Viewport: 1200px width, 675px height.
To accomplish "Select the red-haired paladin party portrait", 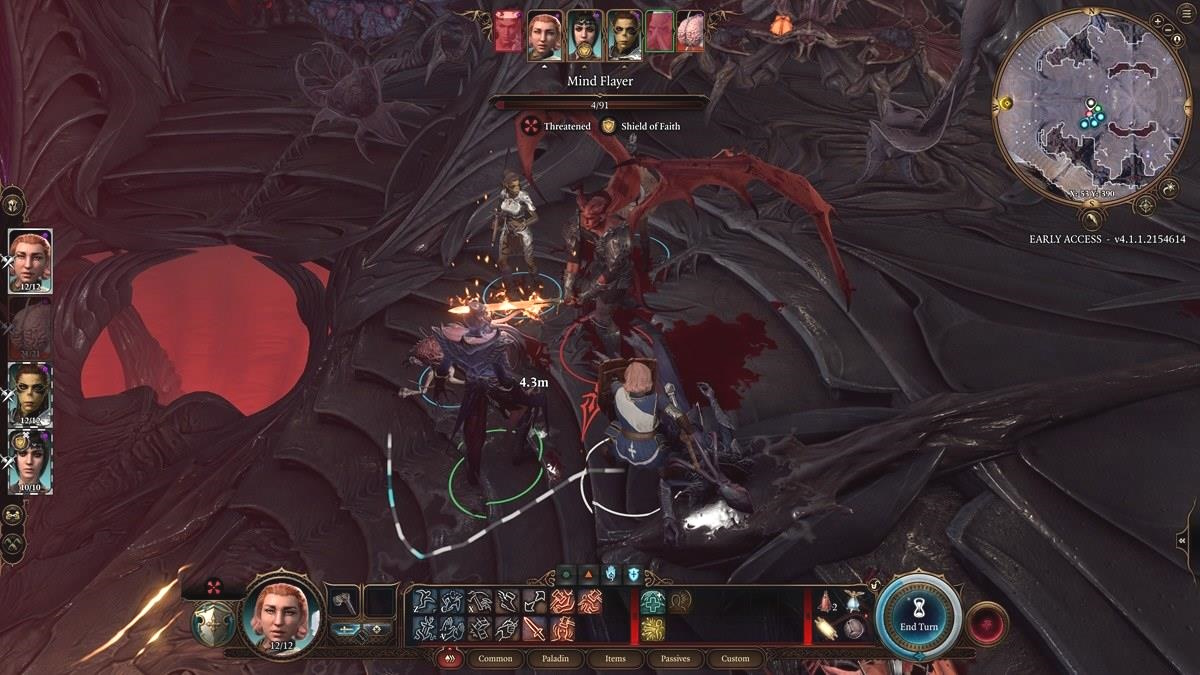I will [30, 261].
